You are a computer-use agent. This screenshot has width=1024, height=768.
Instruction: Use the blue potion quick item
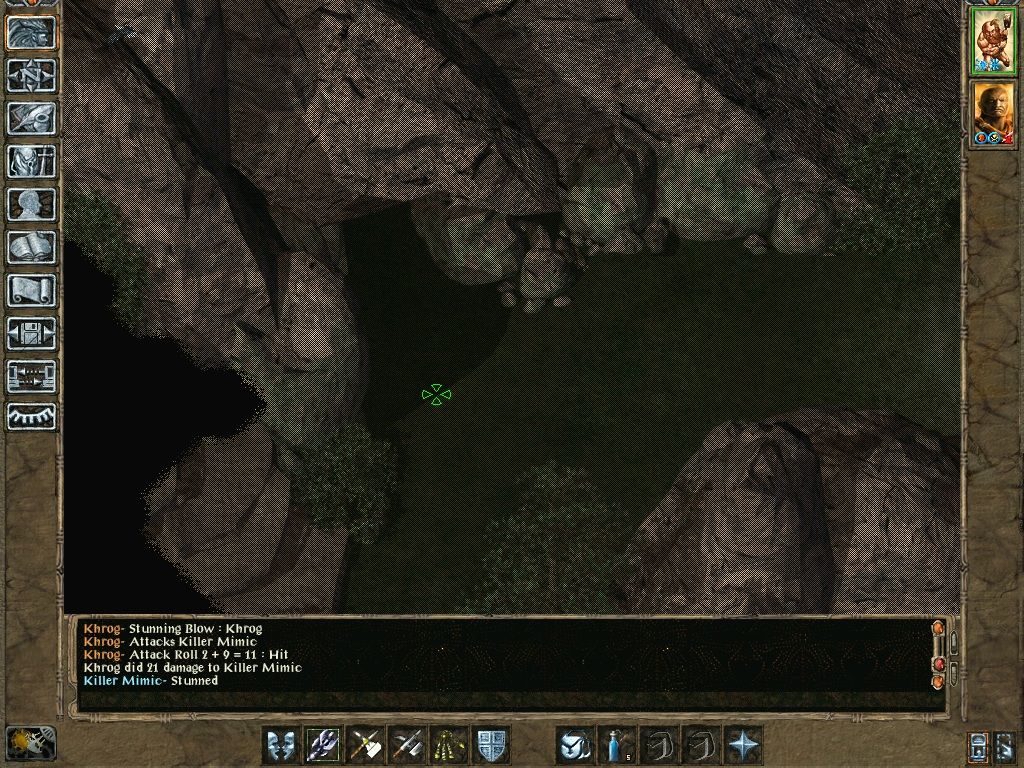click(x=617, y=745)
